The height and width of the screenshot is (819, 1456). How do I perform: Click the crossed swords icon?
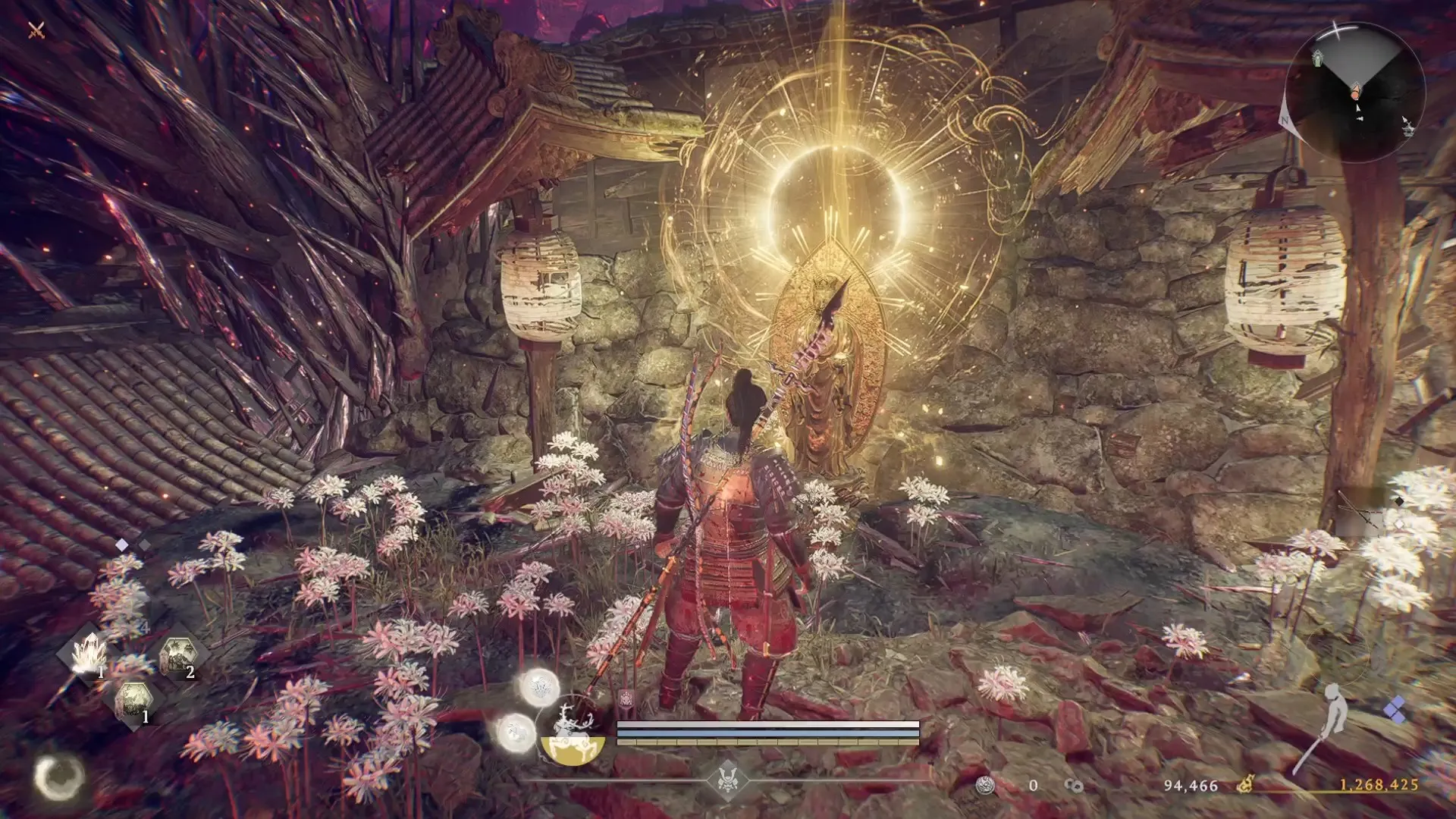[36, 30]
